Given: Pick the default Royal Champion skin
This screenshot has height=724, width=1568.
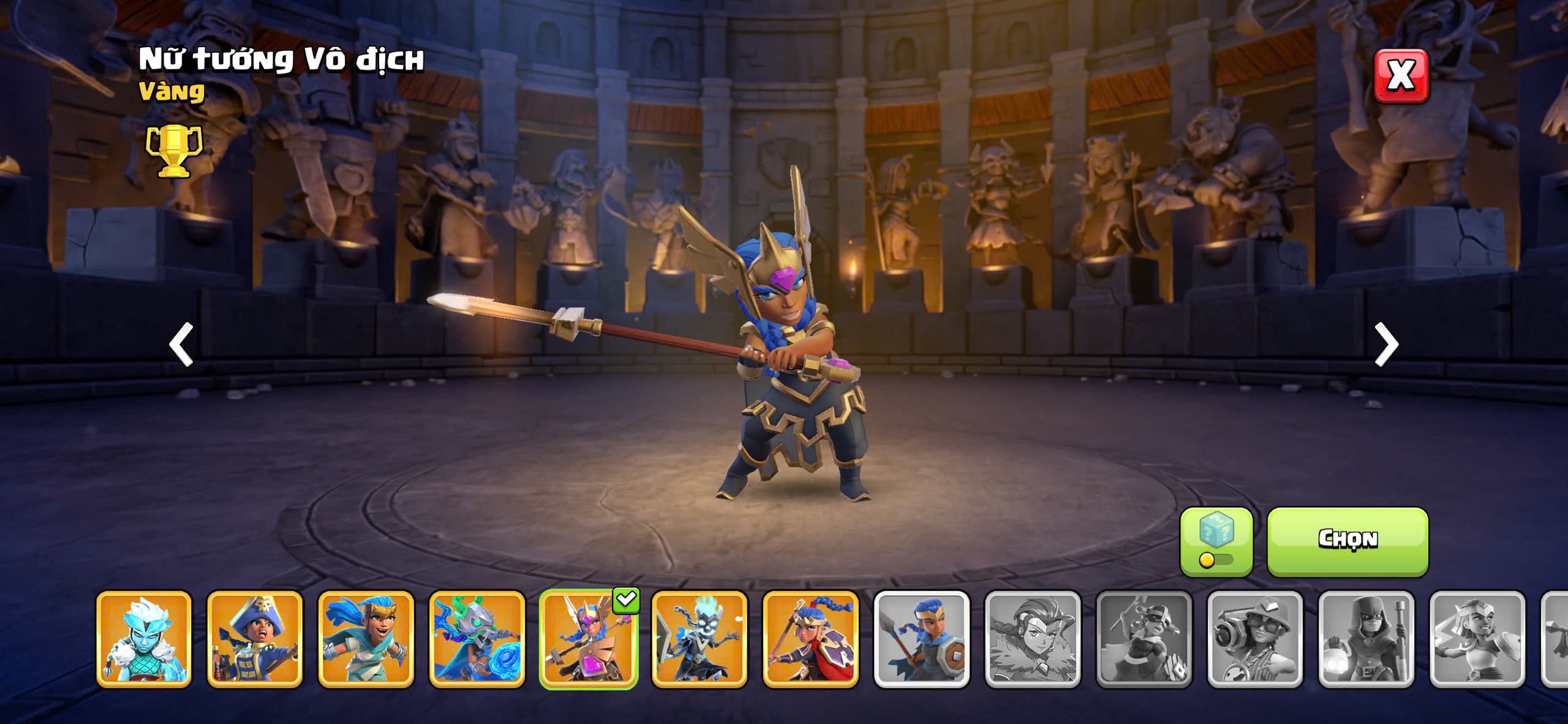Looking at the screenshot, I should pyautogui.click(x=921, y=638).
